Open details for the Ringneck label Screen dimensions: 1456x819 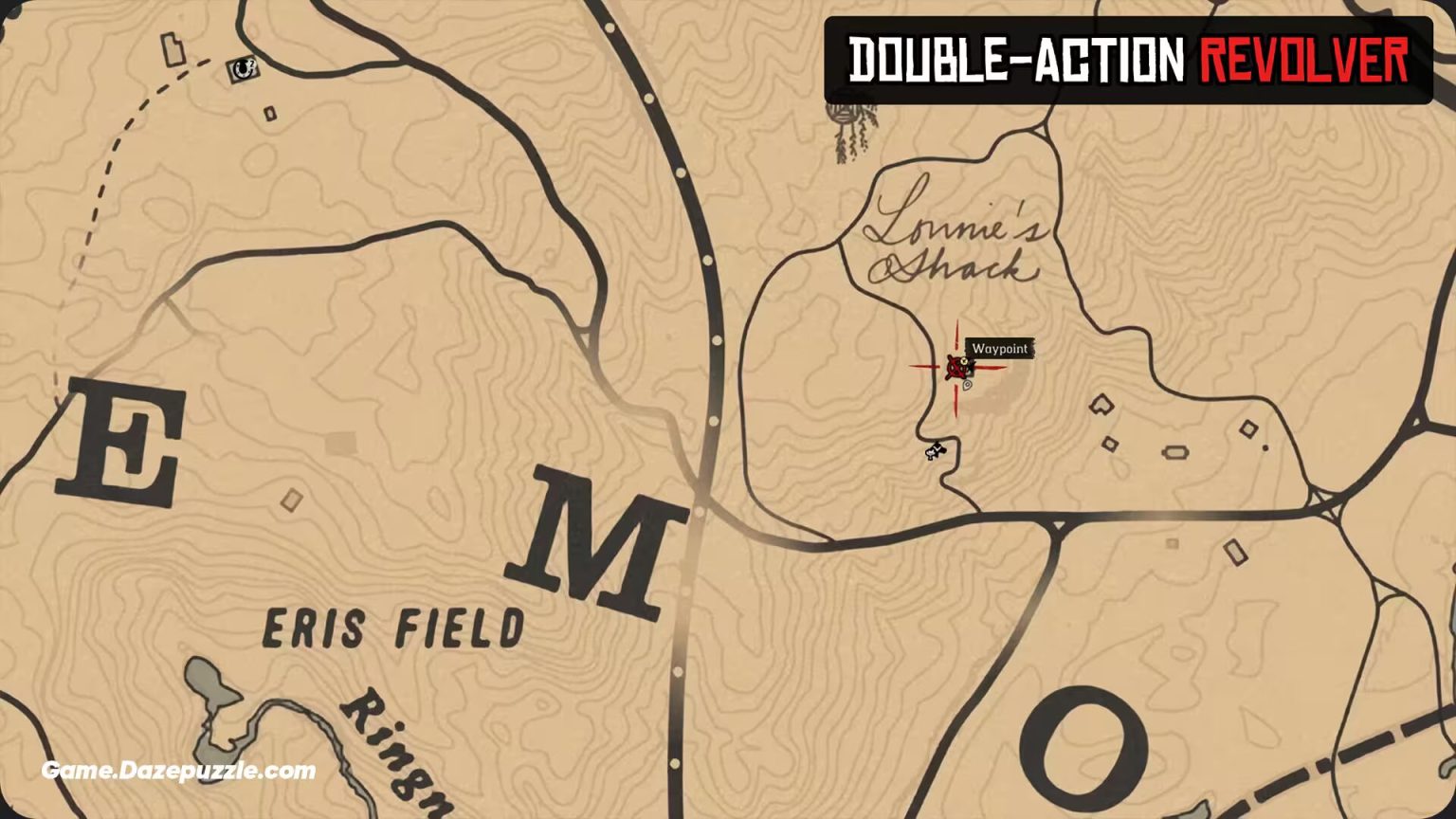[396, 758]
